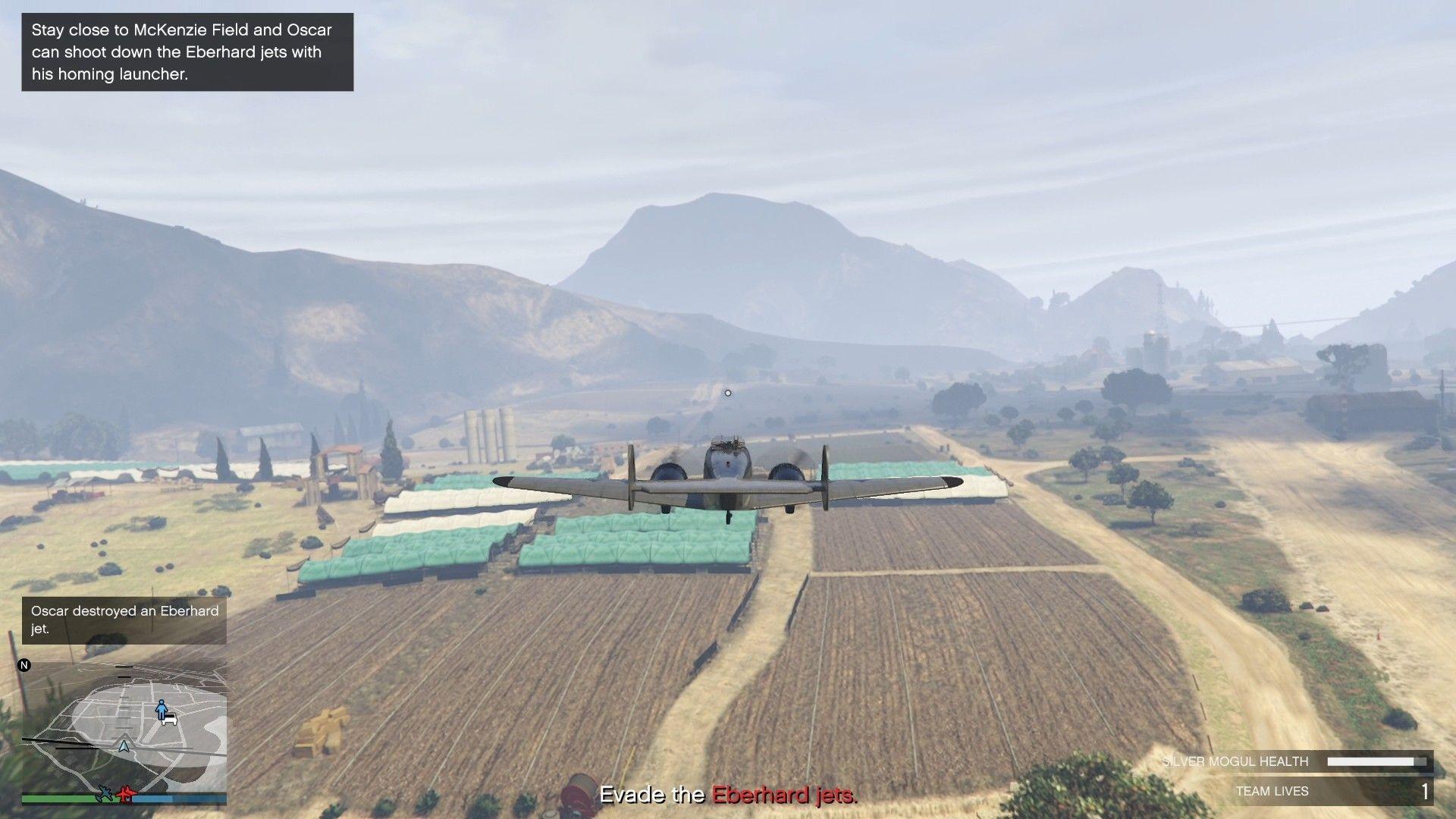Click the North compass indicator on minimap
Screen dimensions: 1456x819
pos(24,665)
